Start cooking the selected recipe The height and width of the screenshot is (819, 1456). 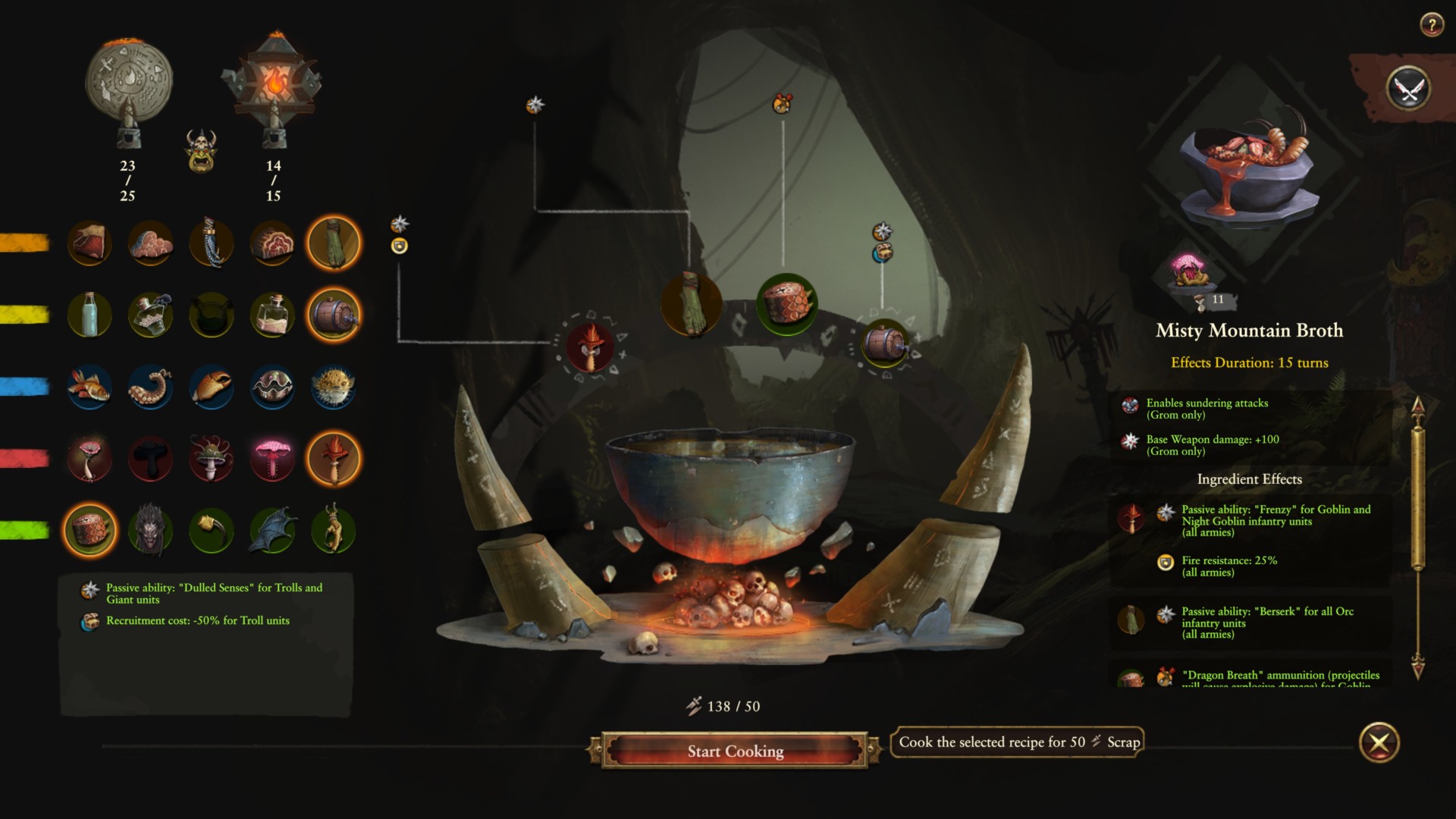[734, 751]
